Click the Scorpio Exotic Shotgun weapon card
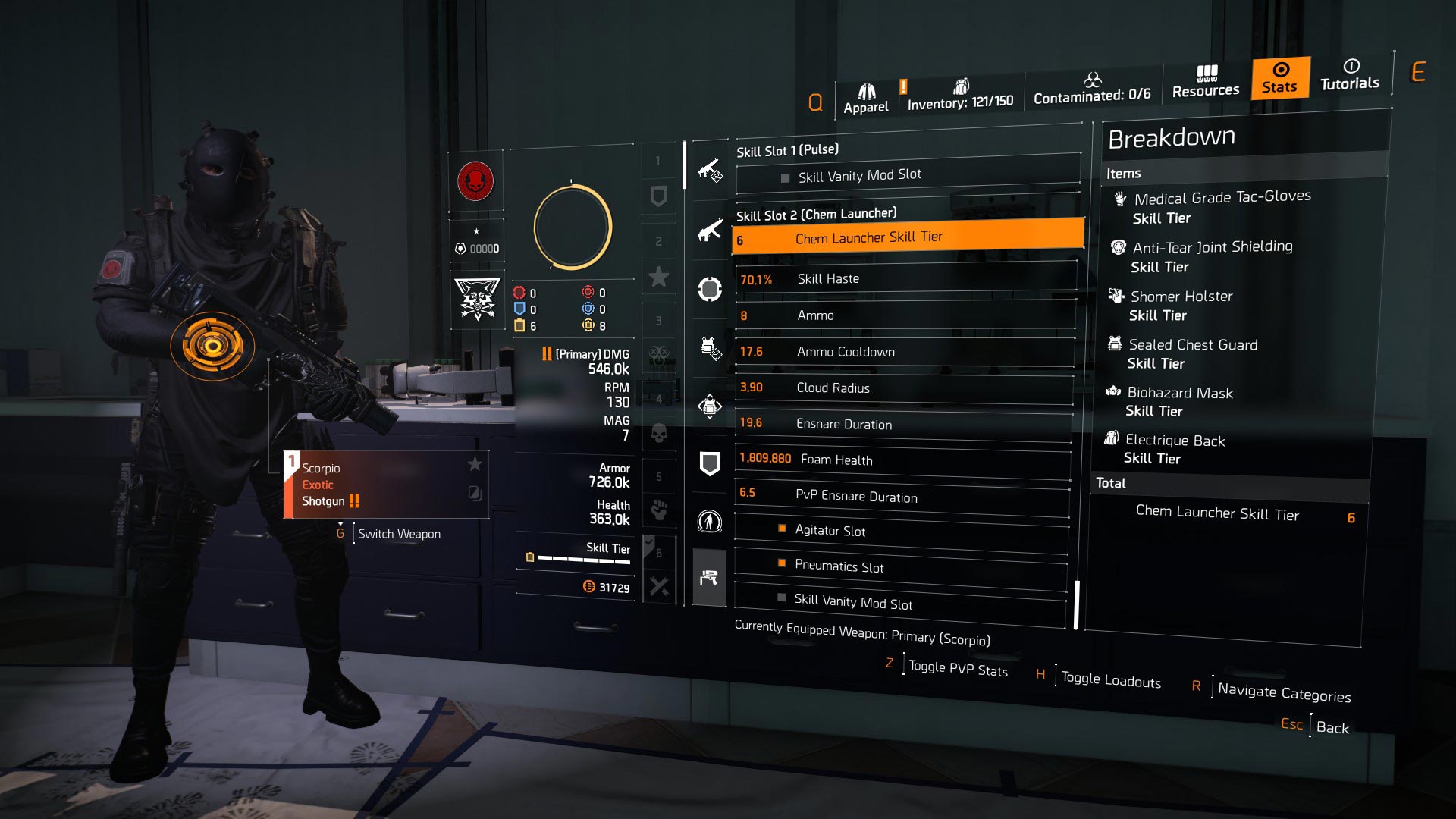The height and width of the screenshot is (819, 1456). [386, 485]
